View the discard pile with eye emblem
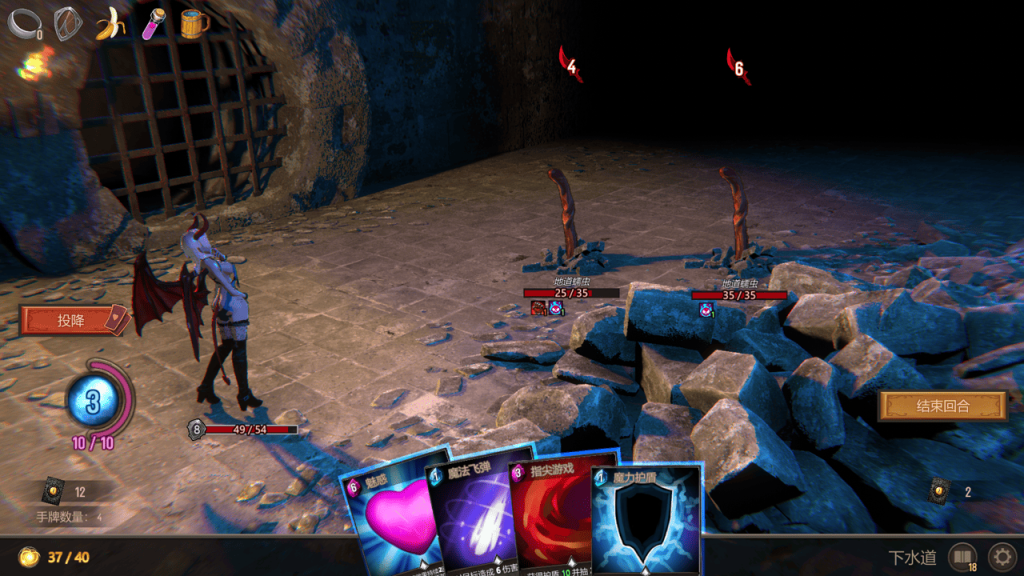Screen dimensions: 1024x576 pos(940,491)
